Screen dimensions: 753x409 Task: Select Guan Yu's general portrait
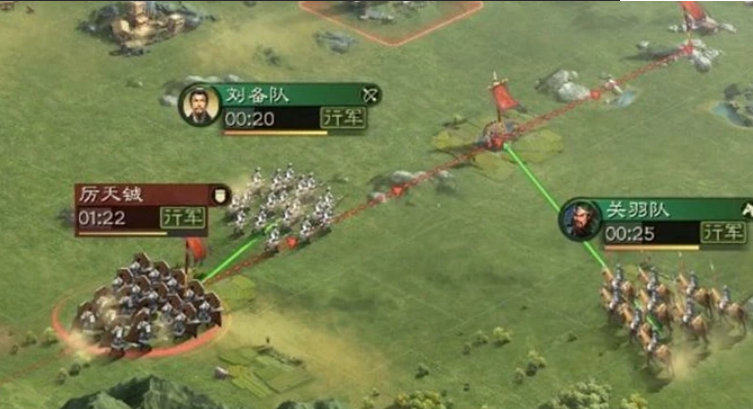tap(580, 220)
